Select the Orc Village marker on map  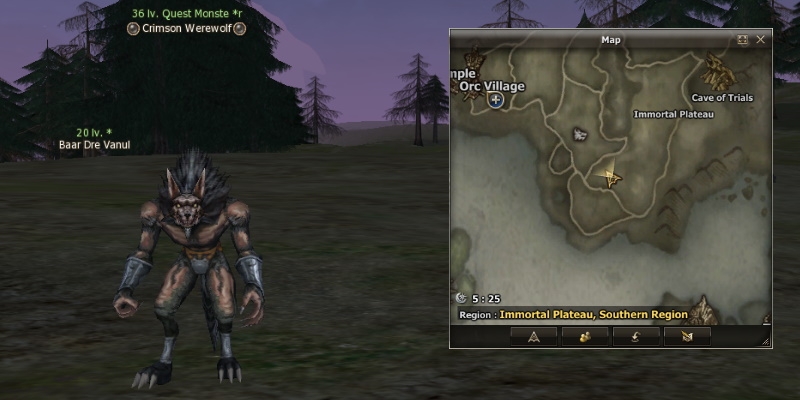(496, 101)
